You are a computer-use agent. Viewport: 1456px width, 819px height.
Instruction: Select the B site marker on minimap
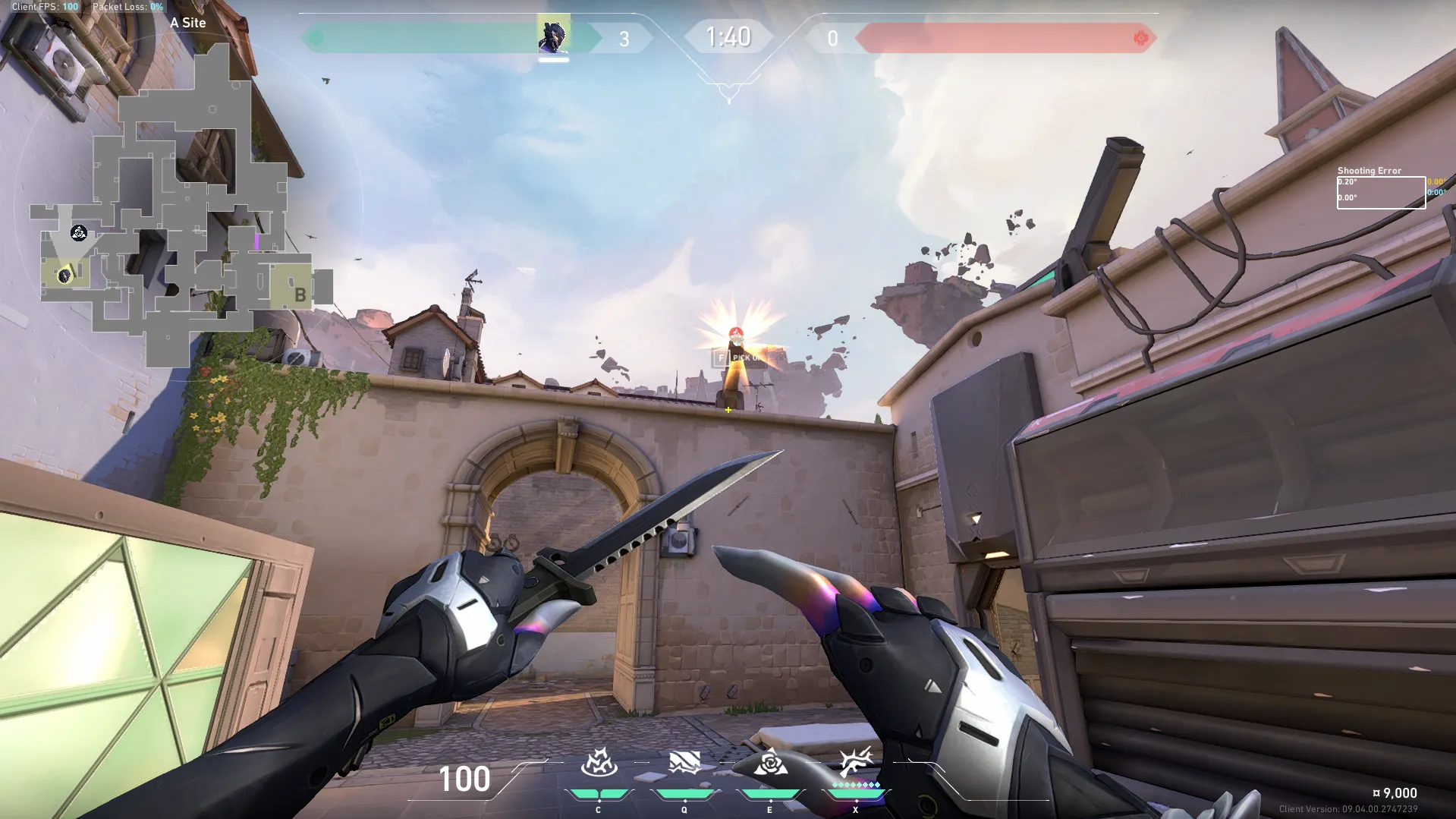(x=300, y=295)
